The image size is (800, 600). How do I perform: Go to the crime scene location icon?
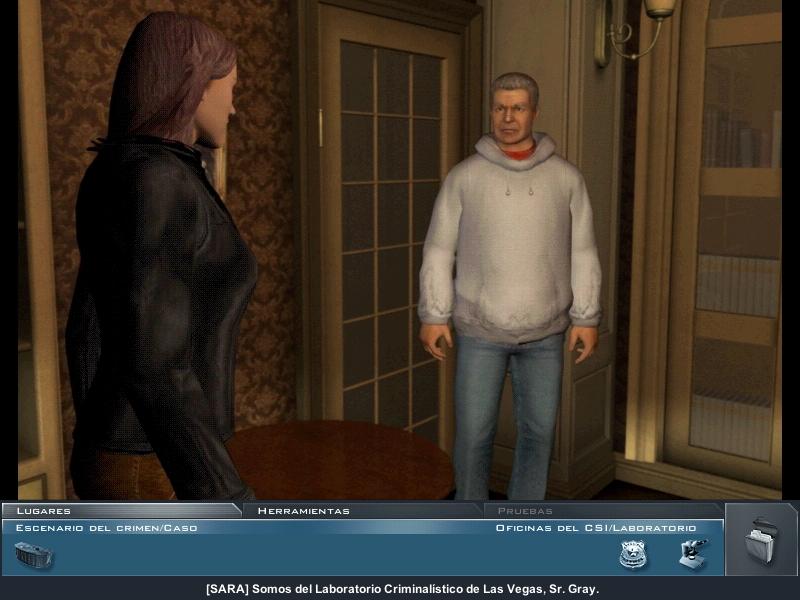coord(33,554)
